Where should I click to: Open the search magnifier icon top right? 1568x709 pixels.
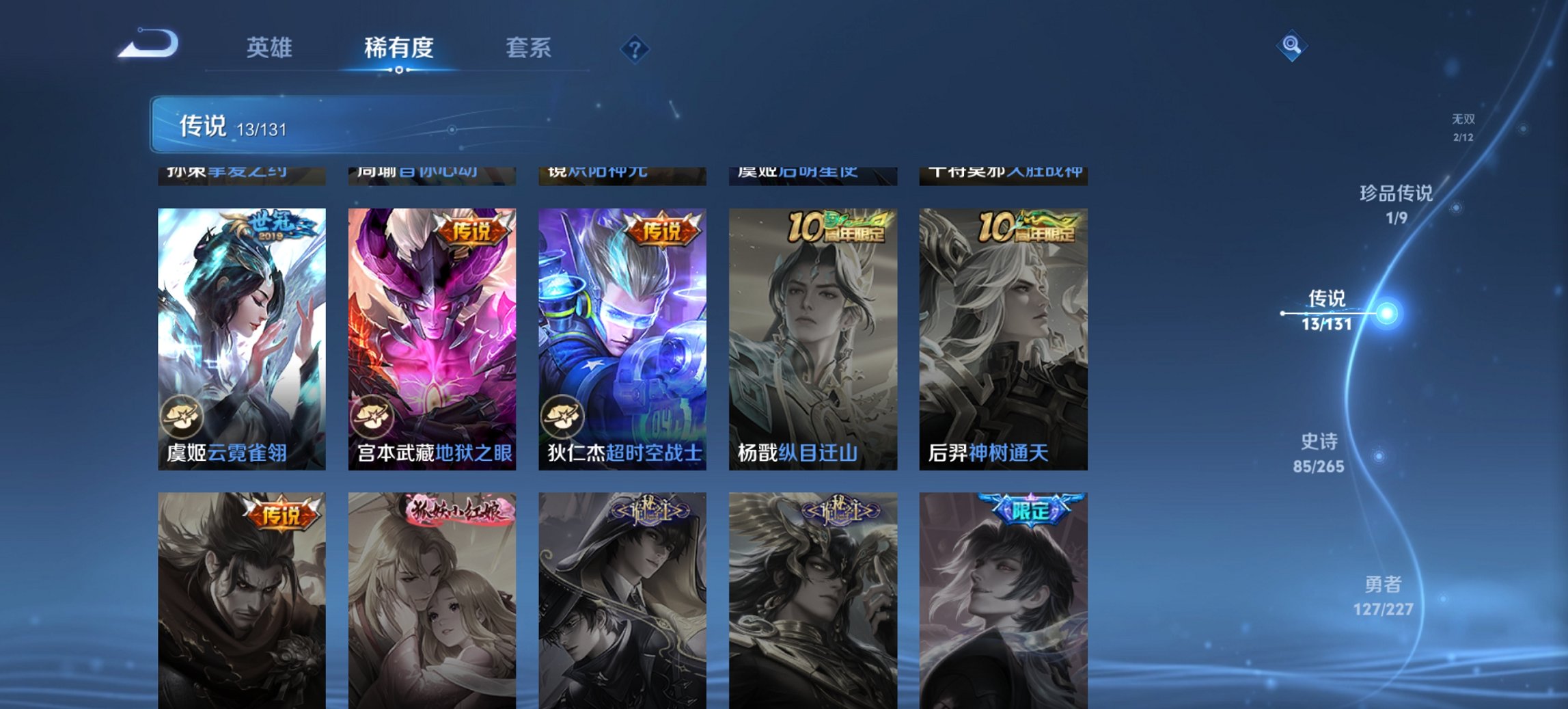pyautogui.click(x=1290, y=46)
